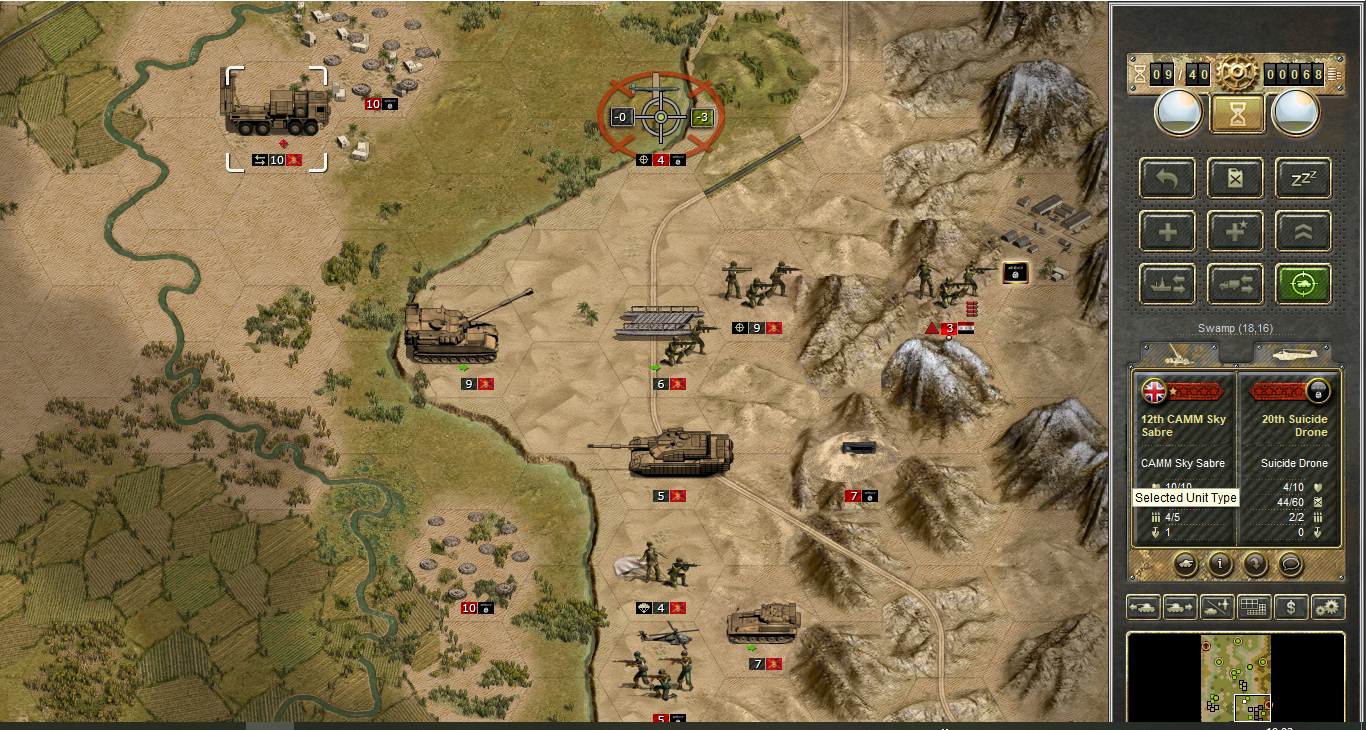Viewport: 1366px width, 730px height.
Task: Upgrade the unit with the double-chevron button
Action: (x=1303, y=232)
